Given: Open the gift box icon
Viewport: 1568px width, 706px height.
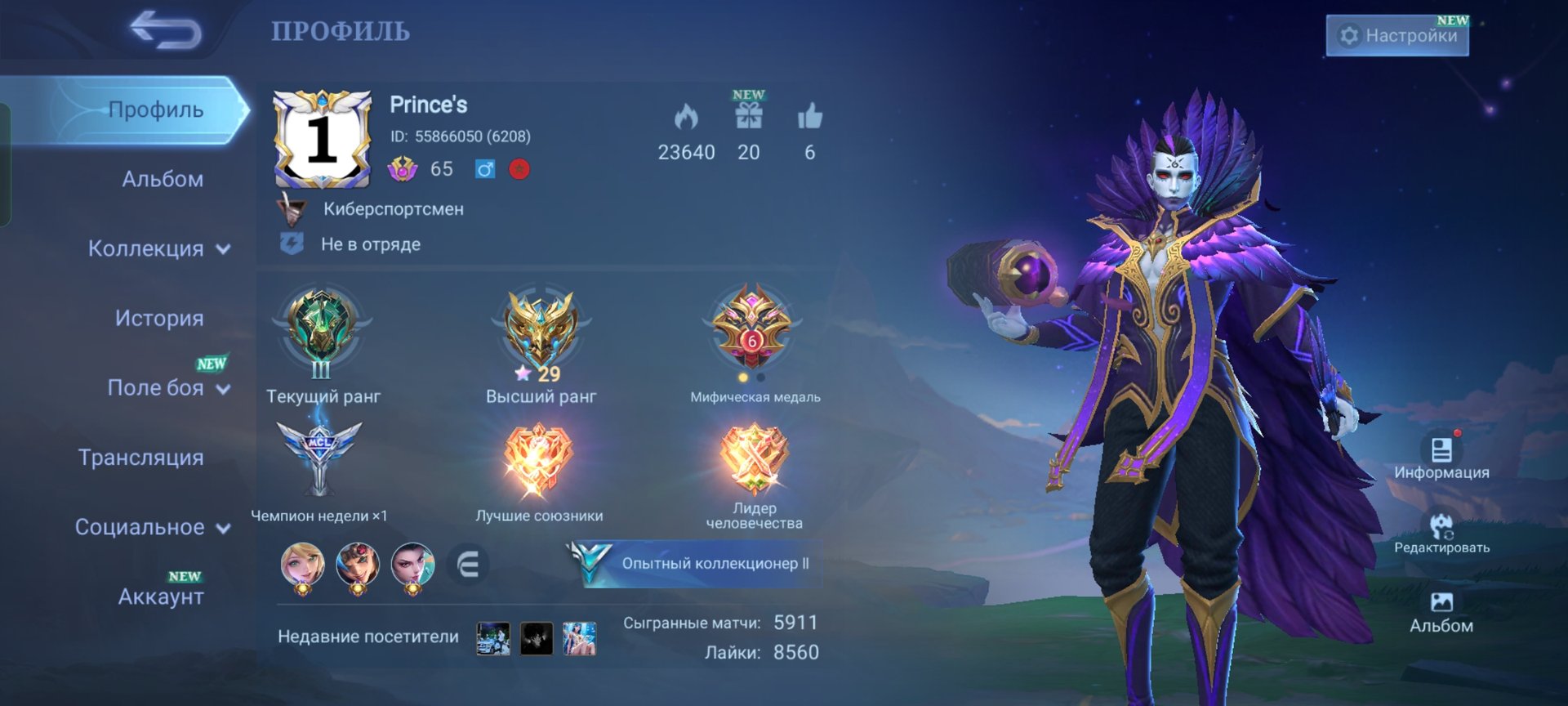Looking at the screenshot, I should (748, 117).
